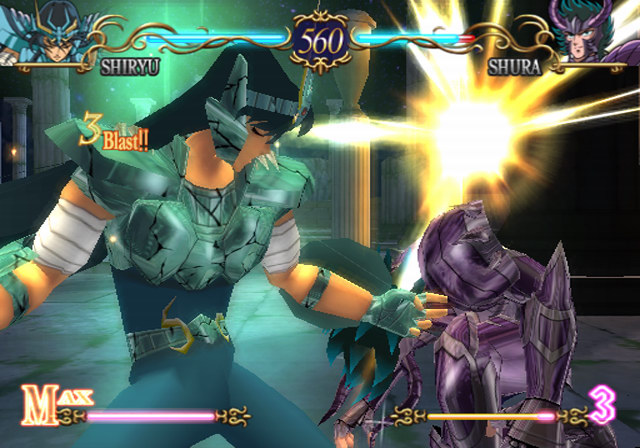Click Shiryu's character portrait
640x448 pixels.
pos(47,35)
